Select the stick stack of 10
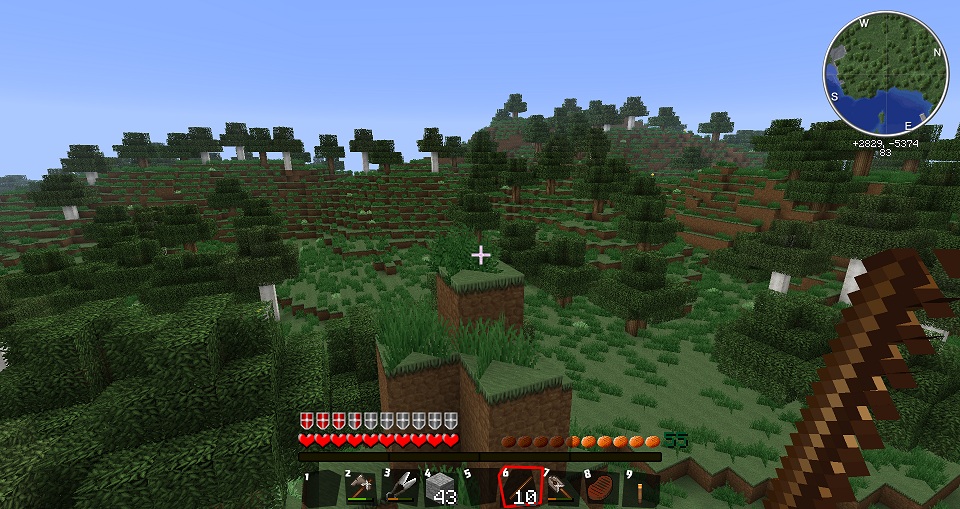960x509 pixels. click(520, 487)
